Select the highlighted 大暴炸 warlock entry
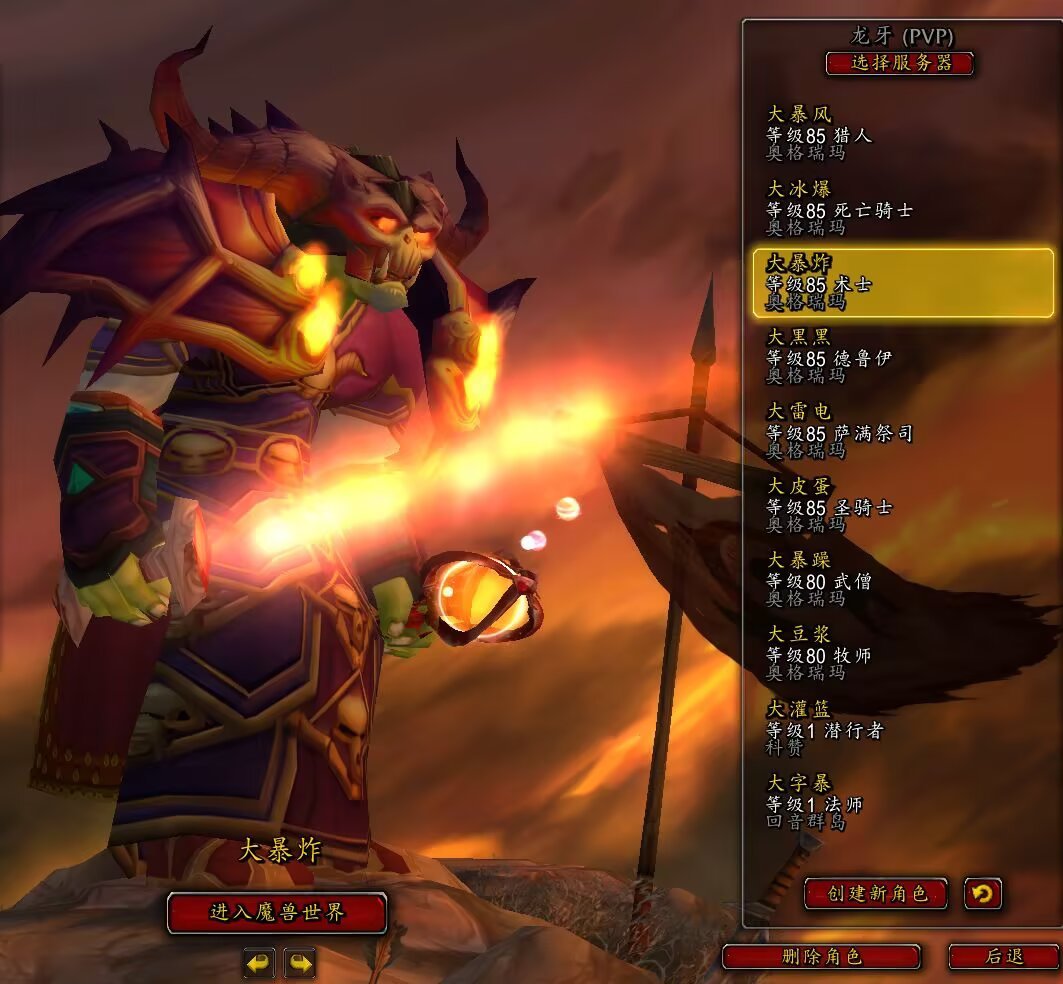This screenshot has width=1063, height=984. (x=902, y=283)
